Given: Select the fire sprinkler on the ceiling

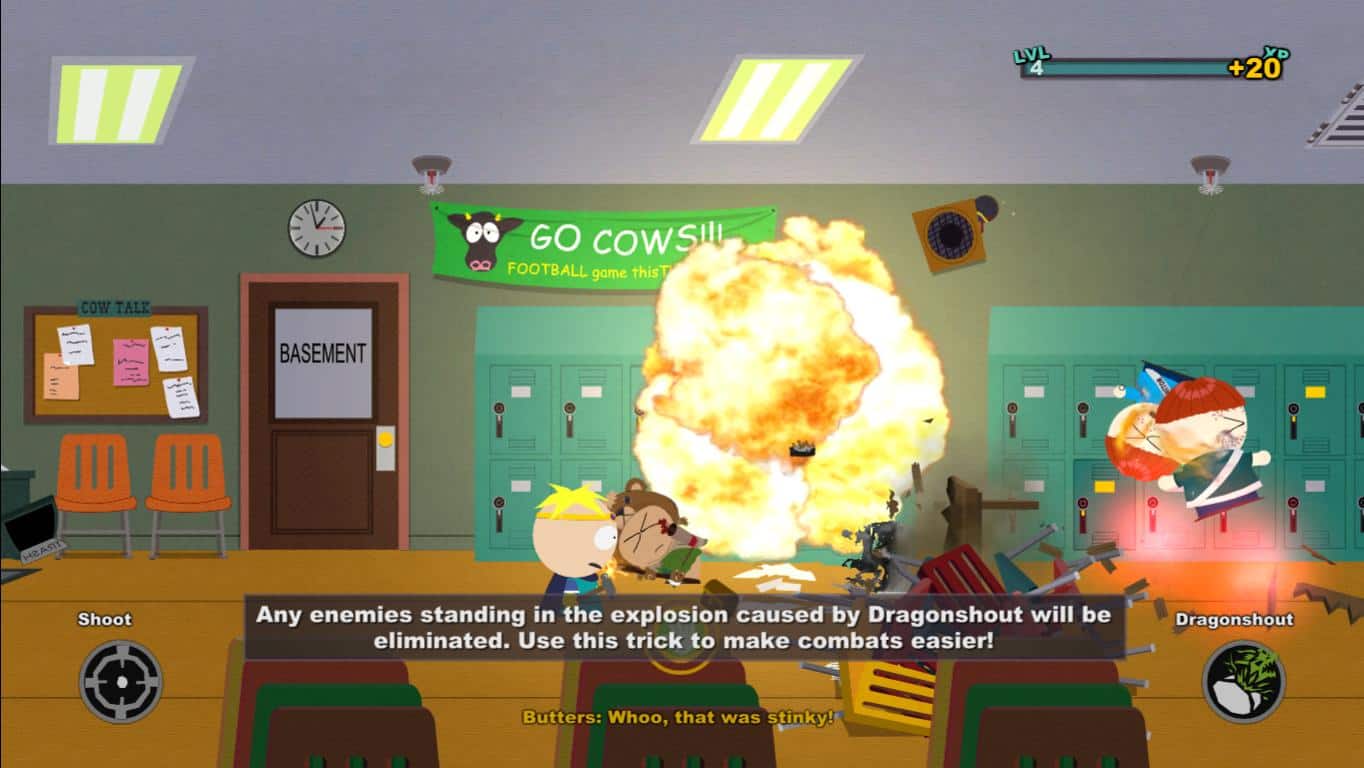Looking at the screenshot, I should [x=432, y=165].
